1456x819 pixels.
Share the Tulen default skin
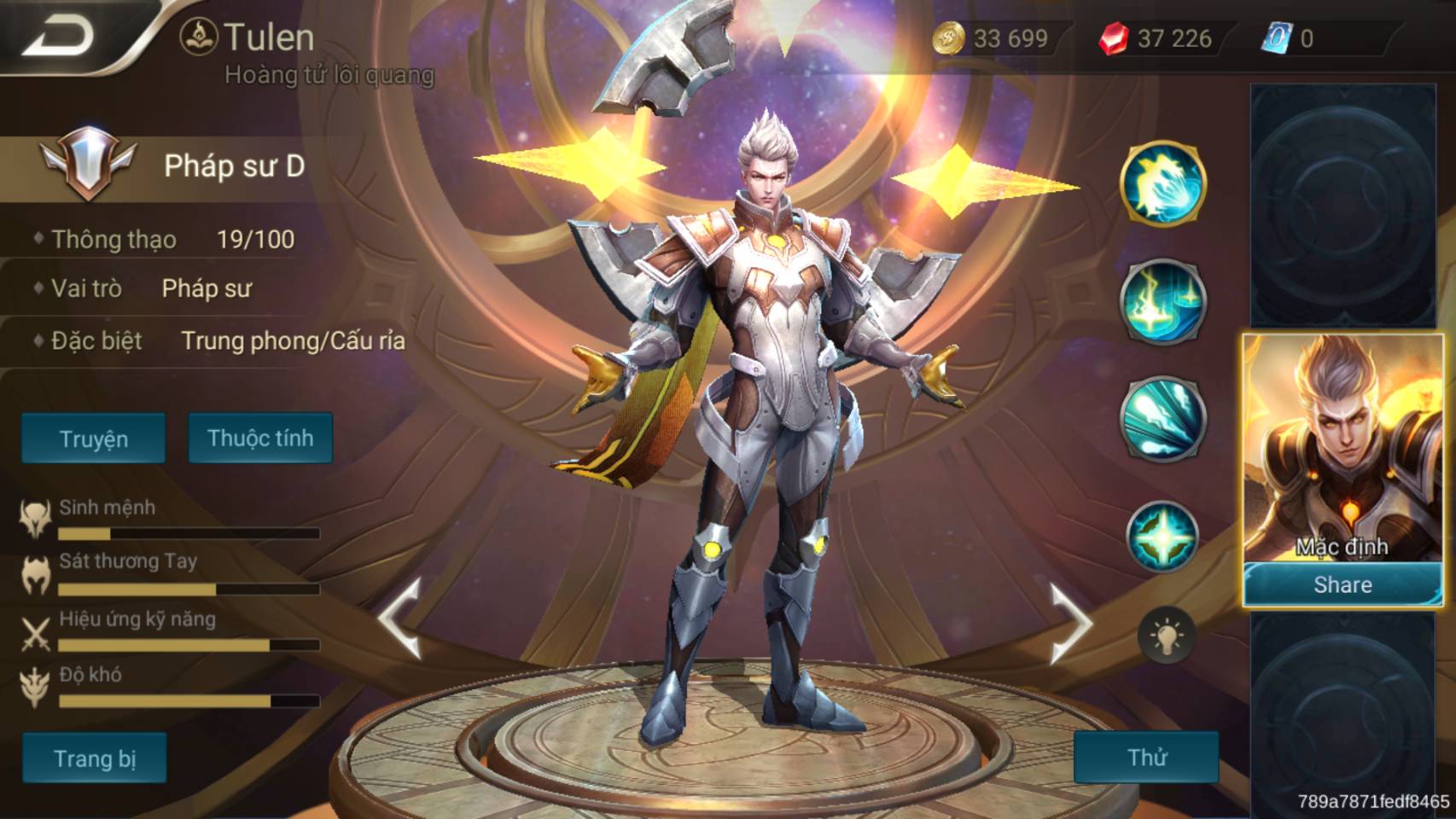[x=1342, y=584]
